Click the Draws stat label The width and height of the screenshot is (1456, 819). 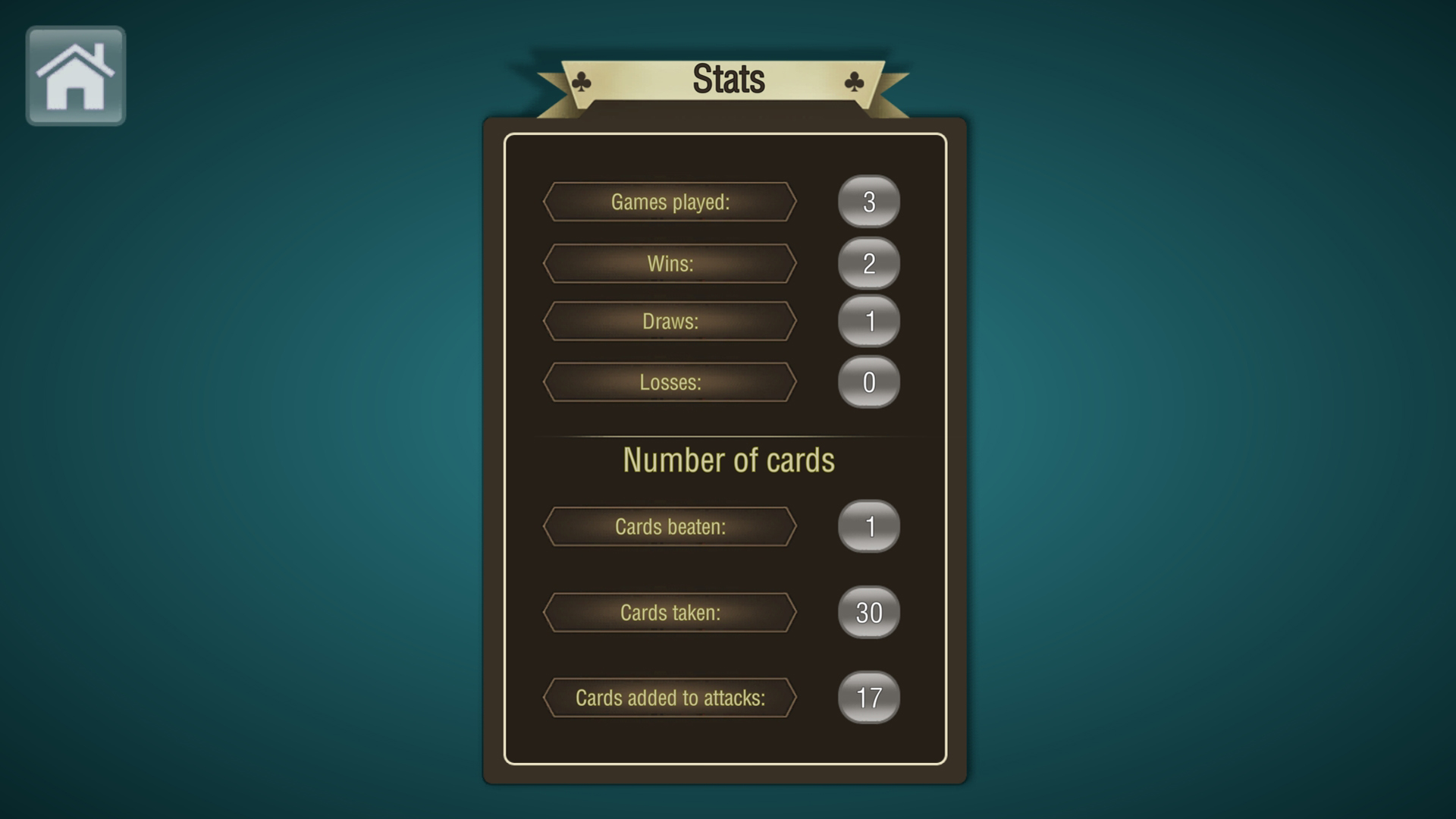[670, 321]
